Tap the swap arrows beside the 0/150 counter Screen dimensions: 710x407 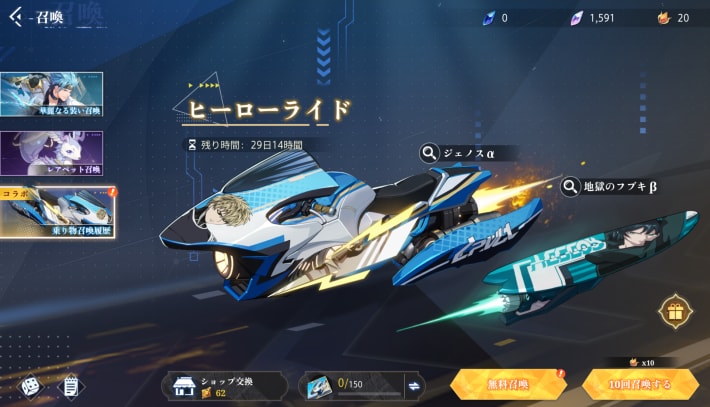coord(413,385)
